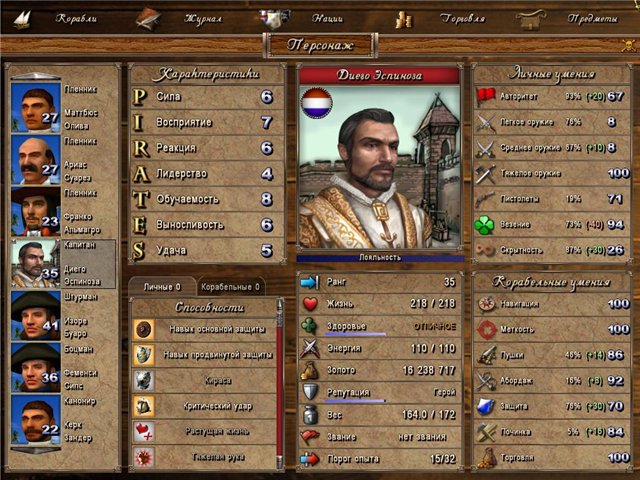
Task: Select prisoner Франко Альматро portrait
Action: click(x=34, y=210)
